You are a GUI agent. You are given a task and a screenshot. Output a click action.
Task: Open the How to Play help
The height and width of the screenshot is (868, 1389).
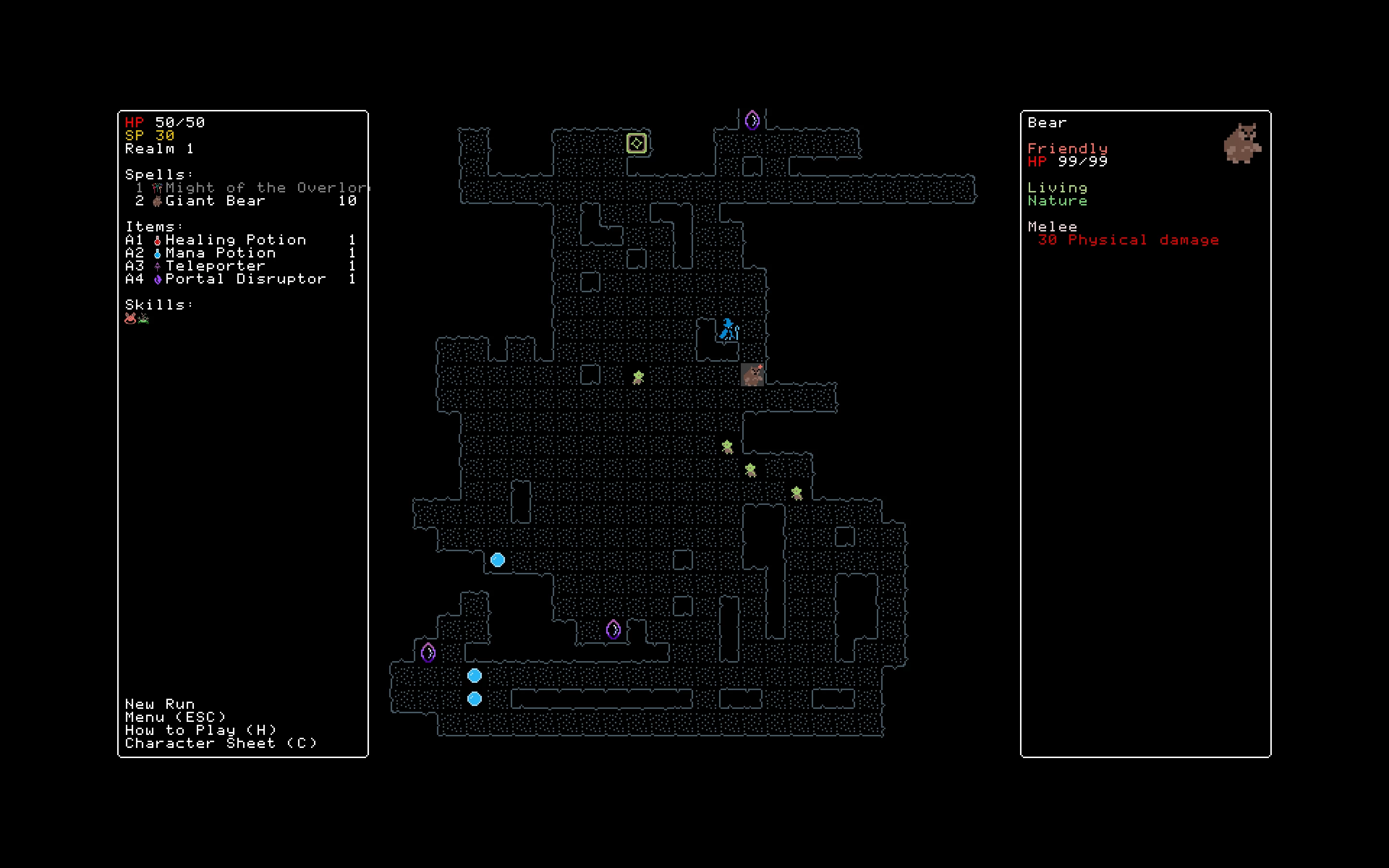201,730
